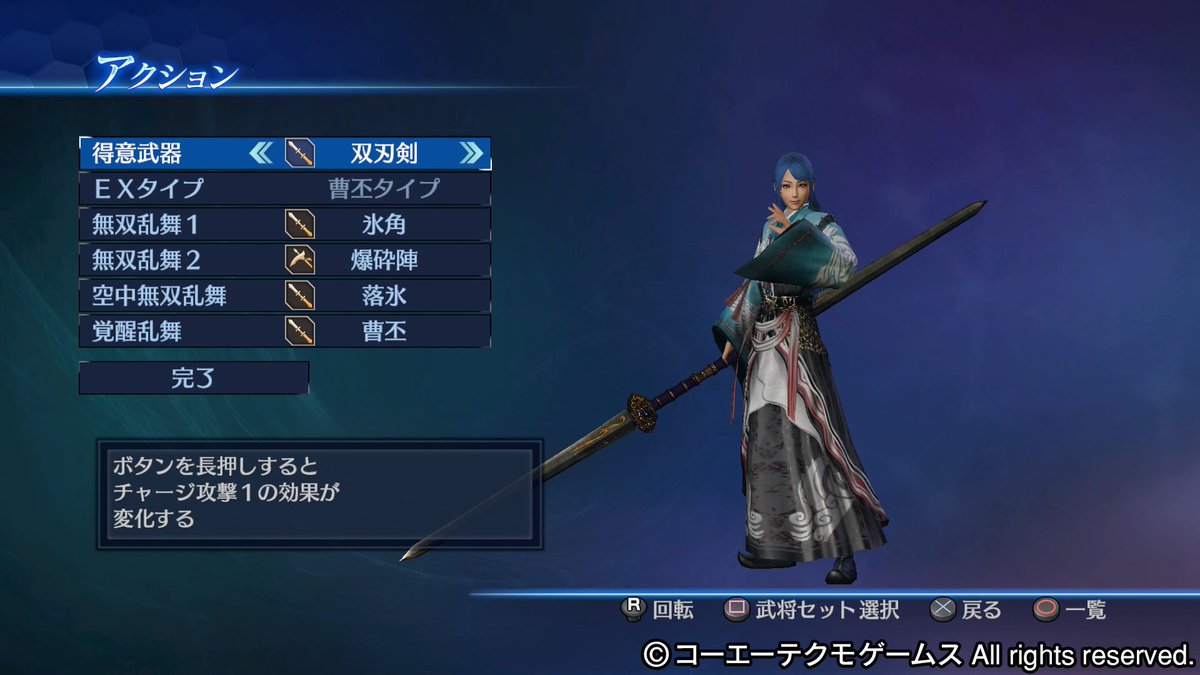The height and width of the screenshot is (675, 1200).
Task: Choose the EXタイプ row
Action: 284,188
